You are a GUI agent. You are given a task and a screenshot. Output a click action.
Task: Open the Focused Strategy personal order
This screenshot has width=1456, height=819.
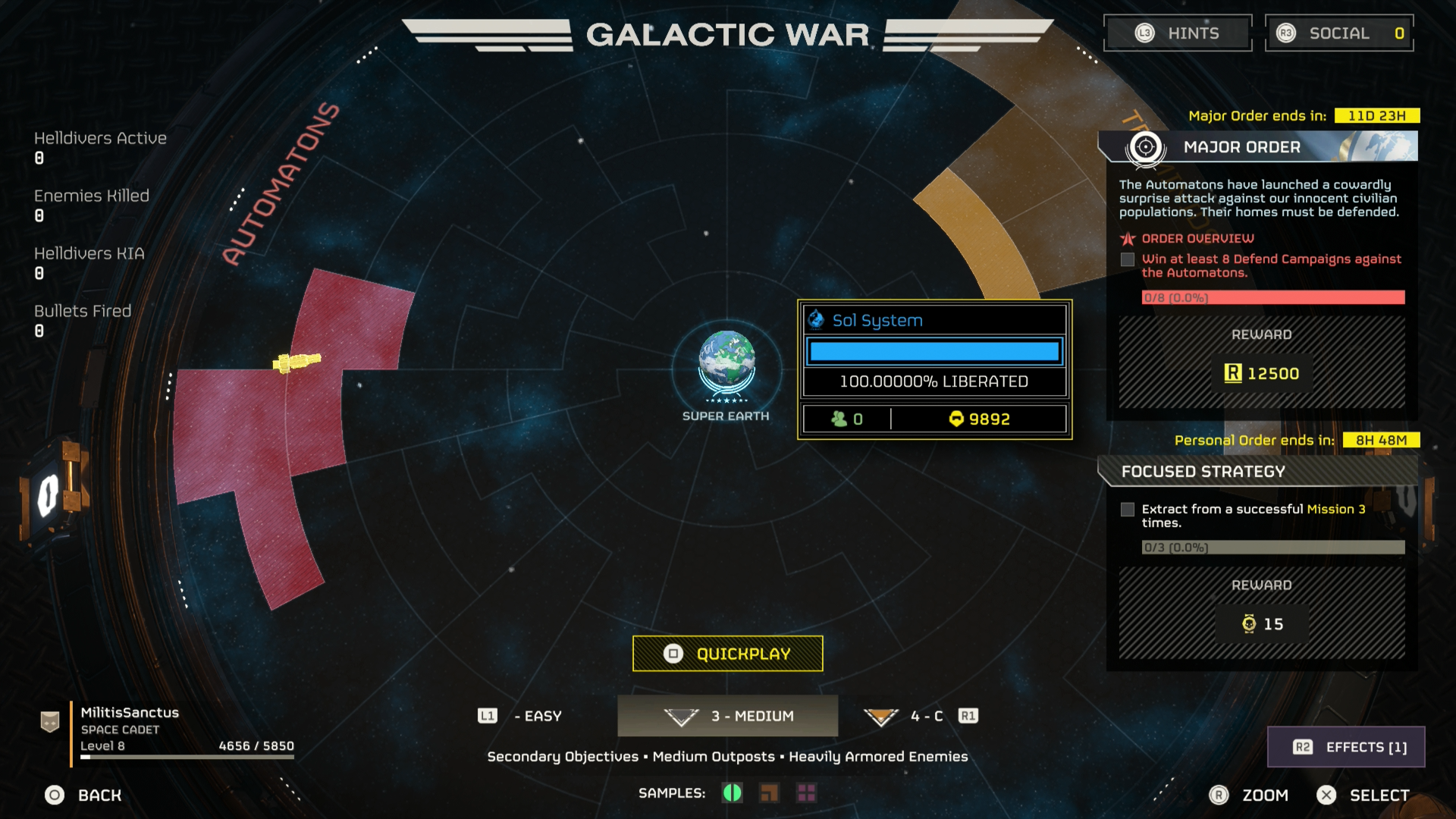pos(1259,472)
